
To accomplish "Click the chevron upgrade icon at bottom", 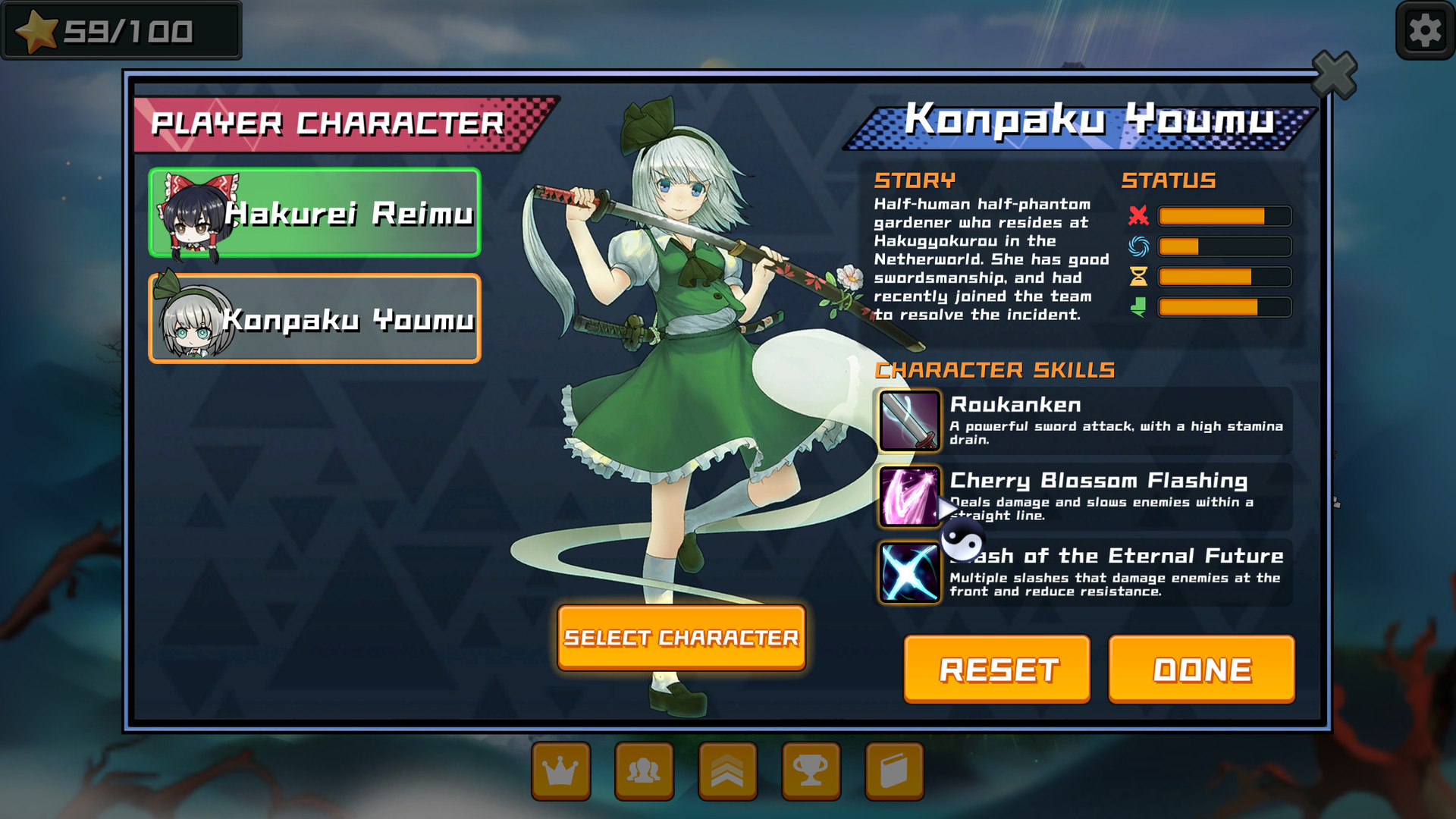I will point(728,770).
